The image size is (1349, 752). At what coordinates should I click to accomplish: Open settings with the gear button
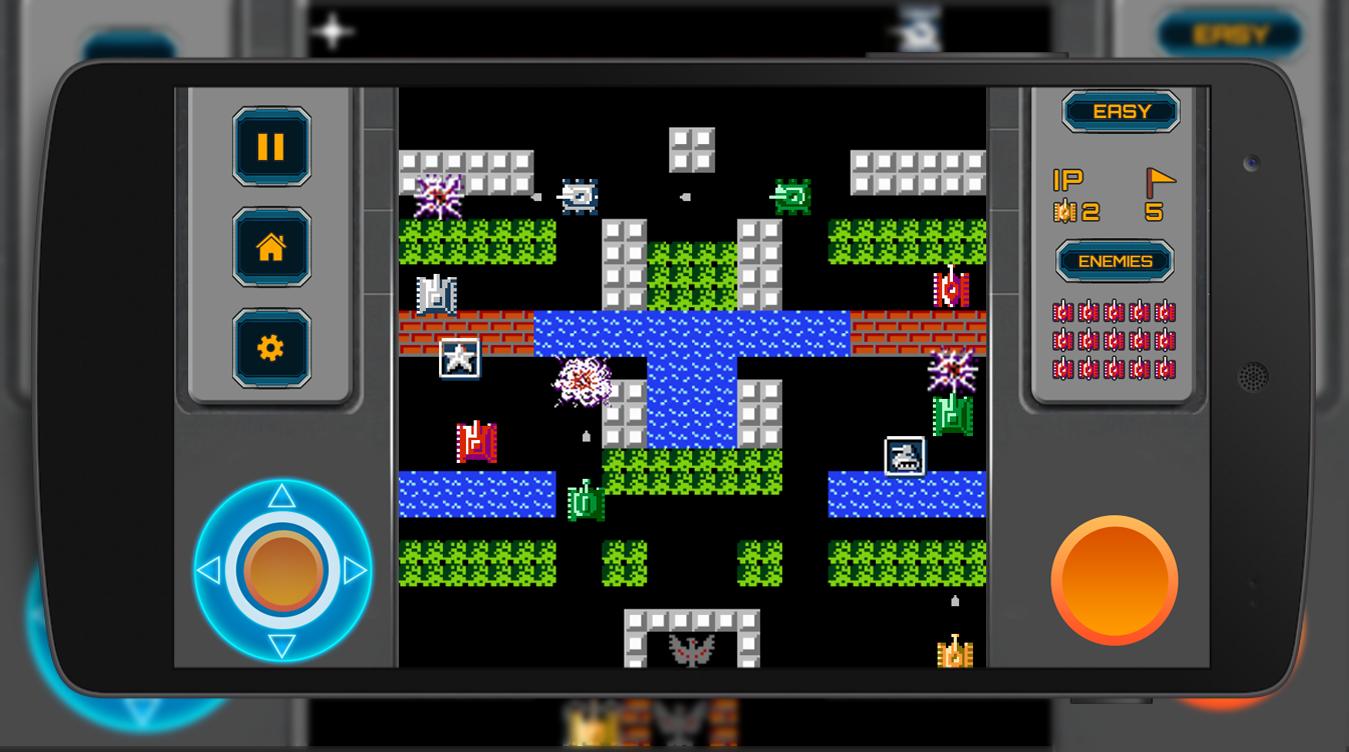pyautogui.click(x=271, y=348)
